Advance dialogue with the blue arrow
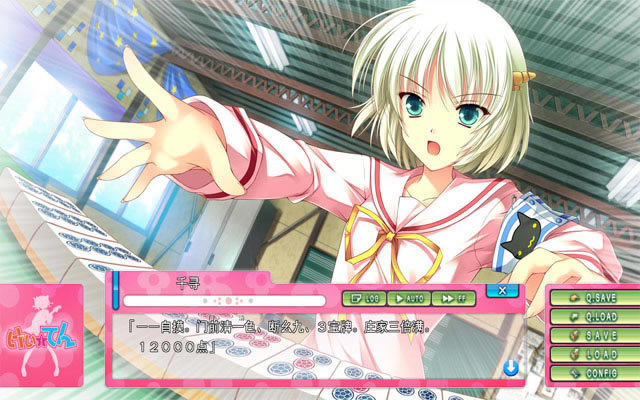640x400 pixels. point(510,368)
